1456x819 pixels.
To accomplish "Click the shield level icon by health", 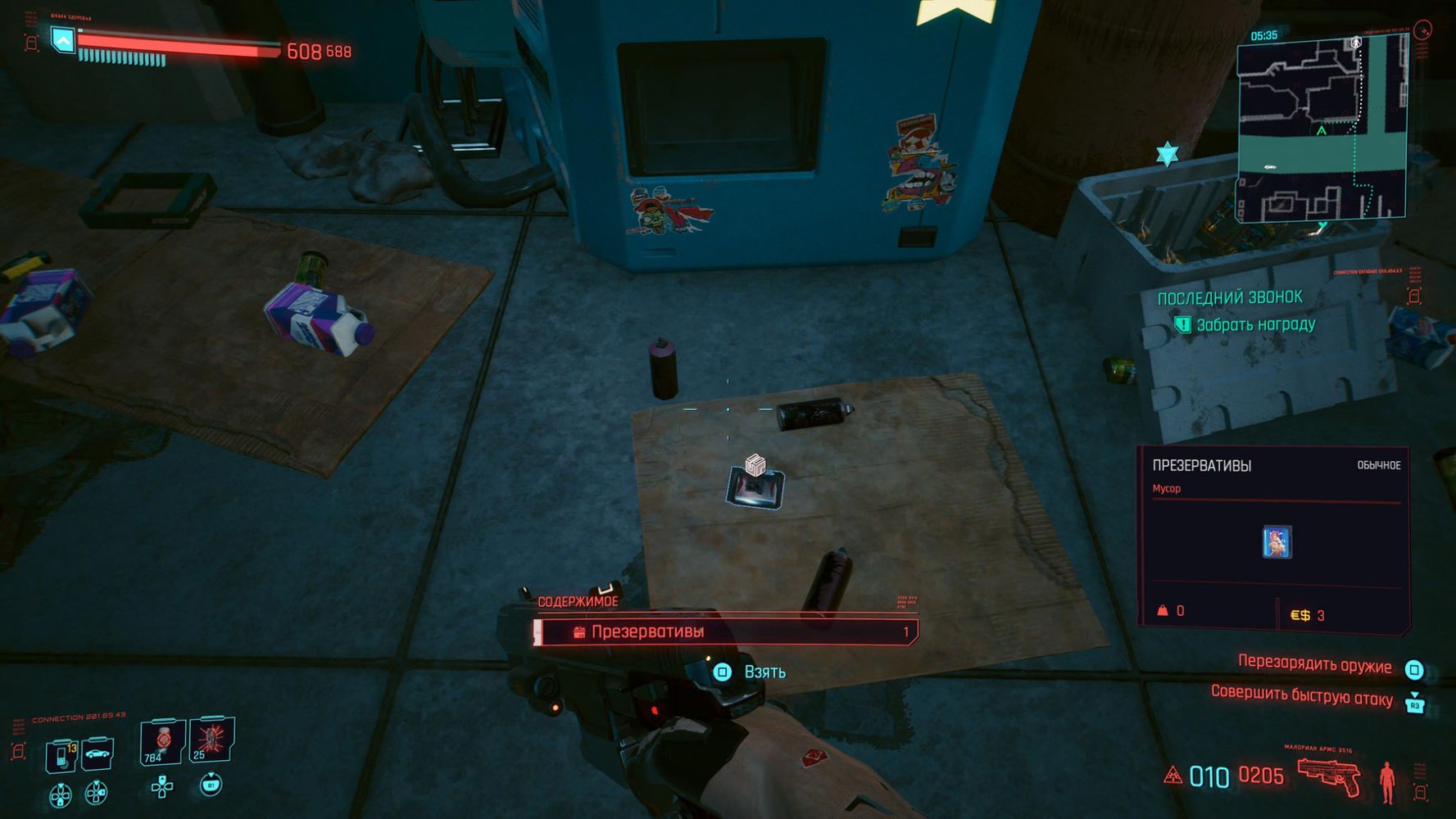I will pos(63,38).
